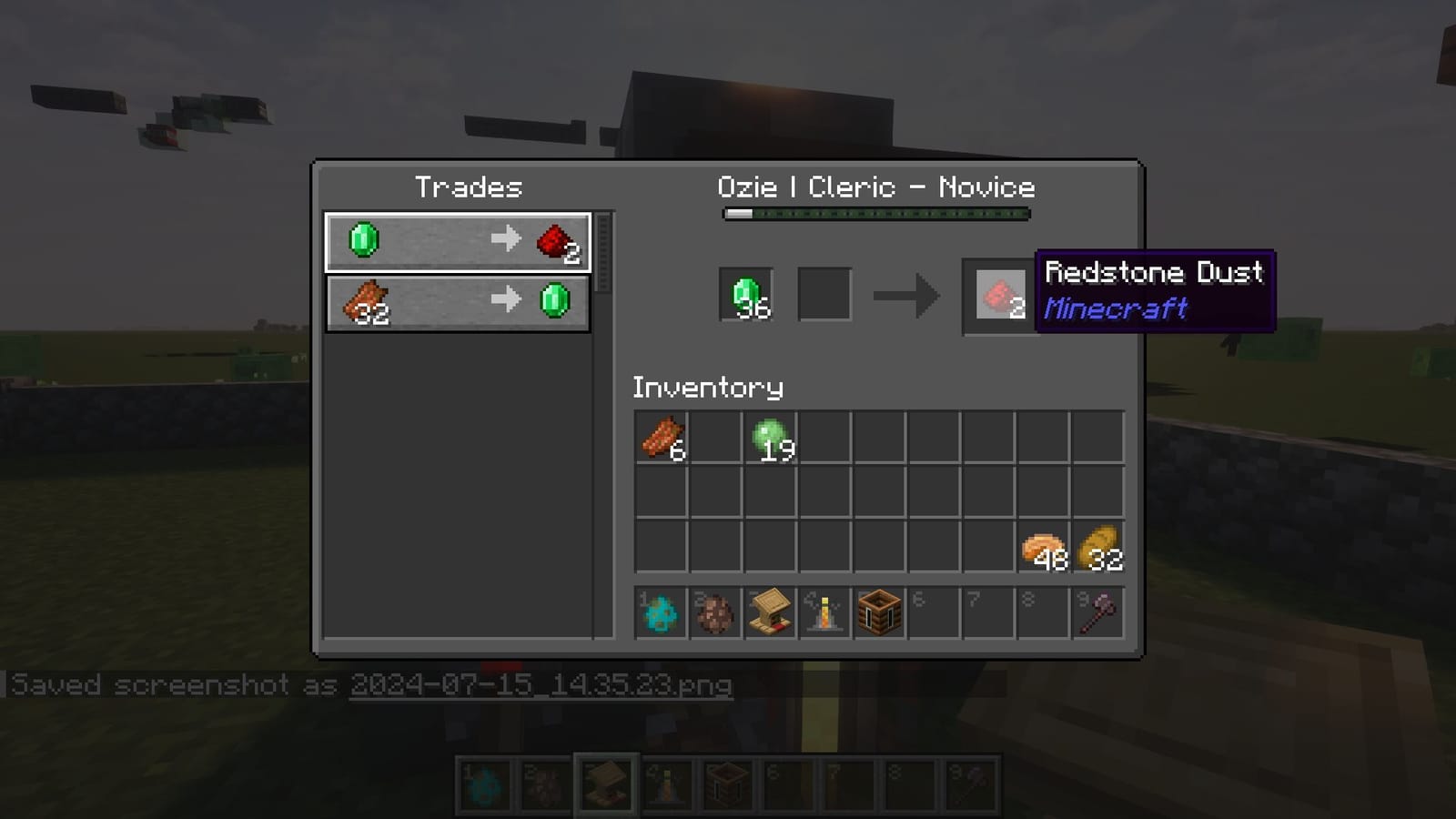
Task: Select the hoe in hotbar slot 9
Action: pyautogui.click(x=1100, y=612)
